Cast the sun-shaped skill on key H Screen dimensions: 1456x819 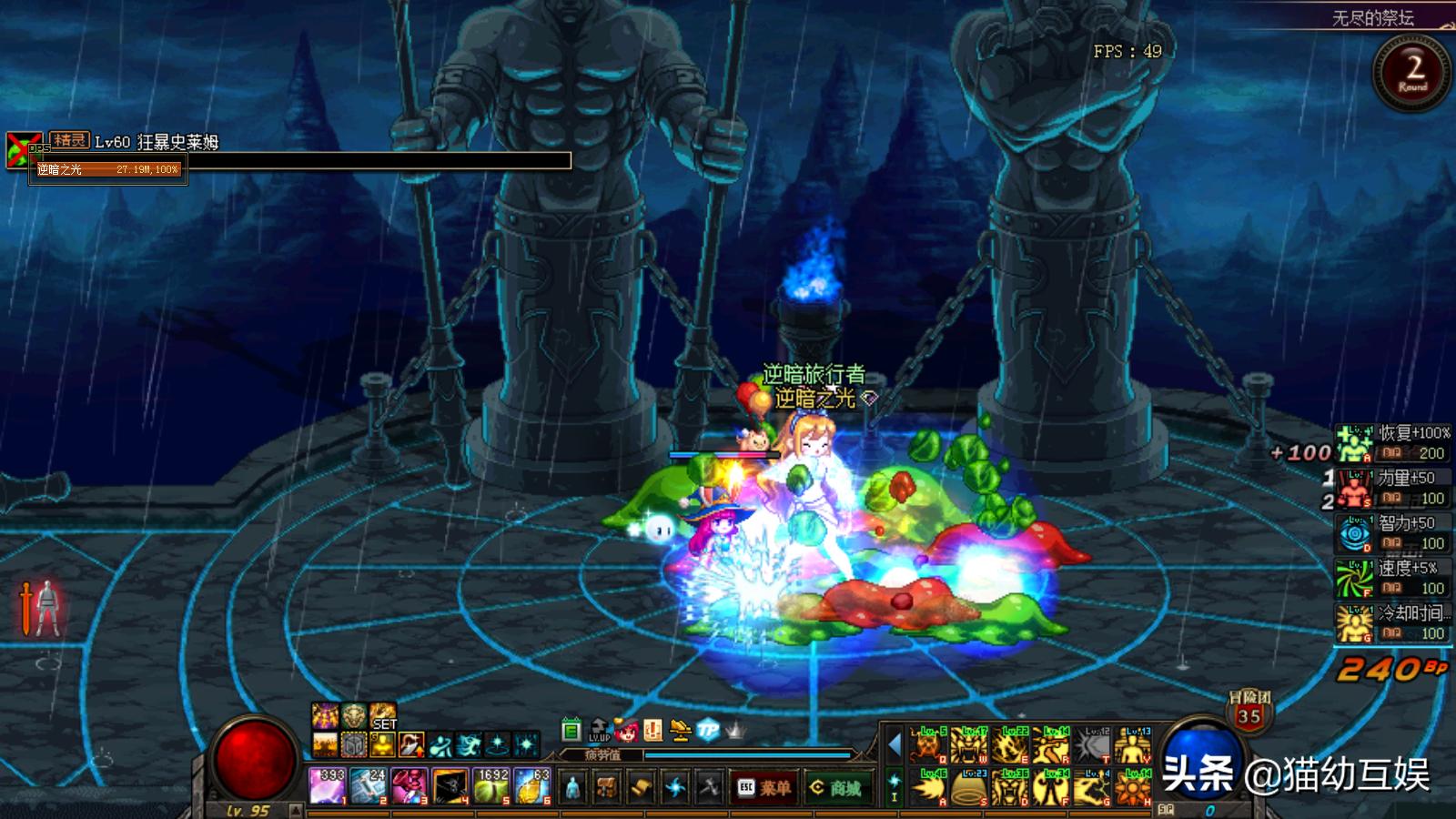(1133, 787)
